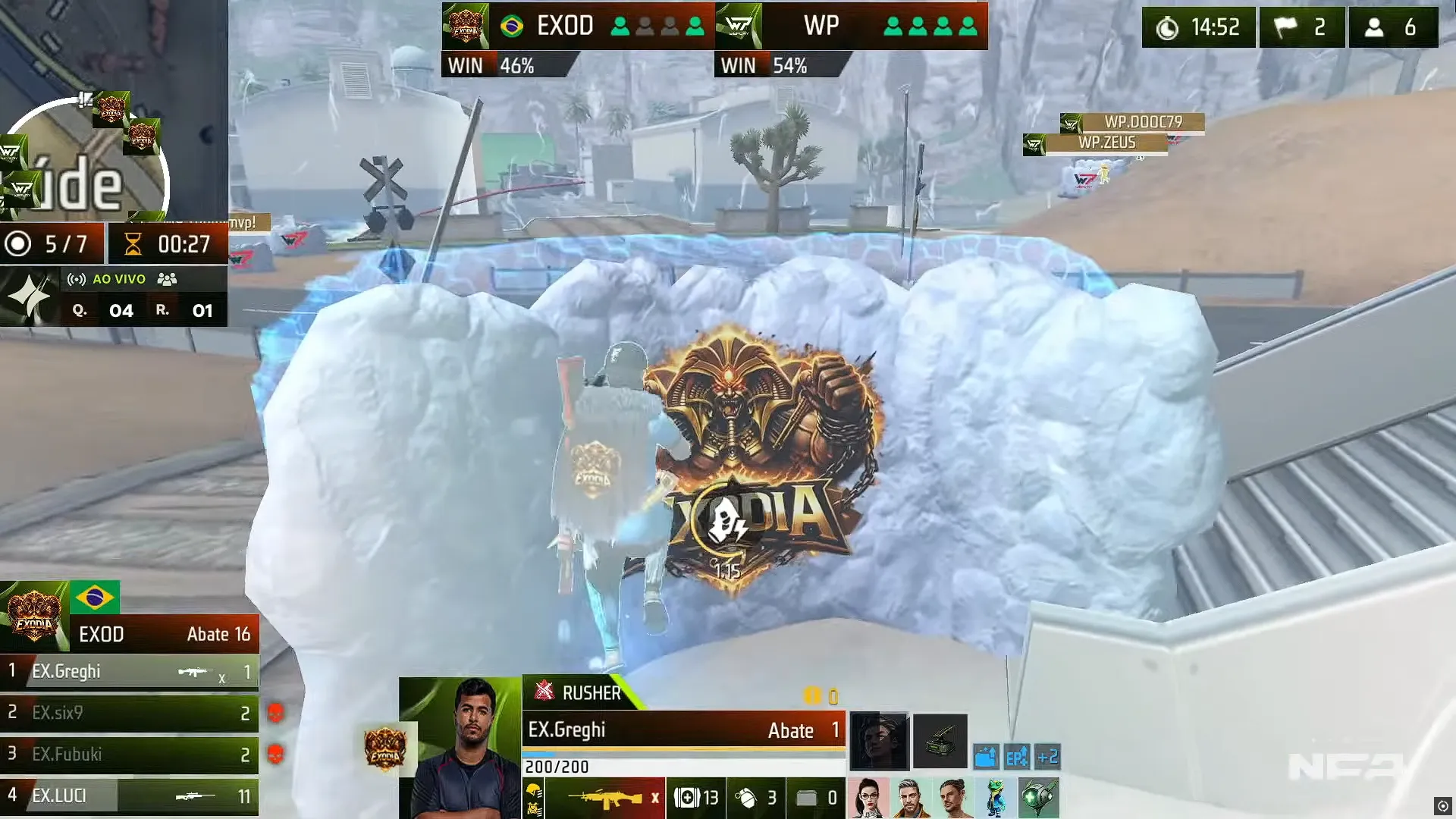Viewport: 1456px width, 819px height.
Task: Open the medkit slot showing 13
Action: 695,796
